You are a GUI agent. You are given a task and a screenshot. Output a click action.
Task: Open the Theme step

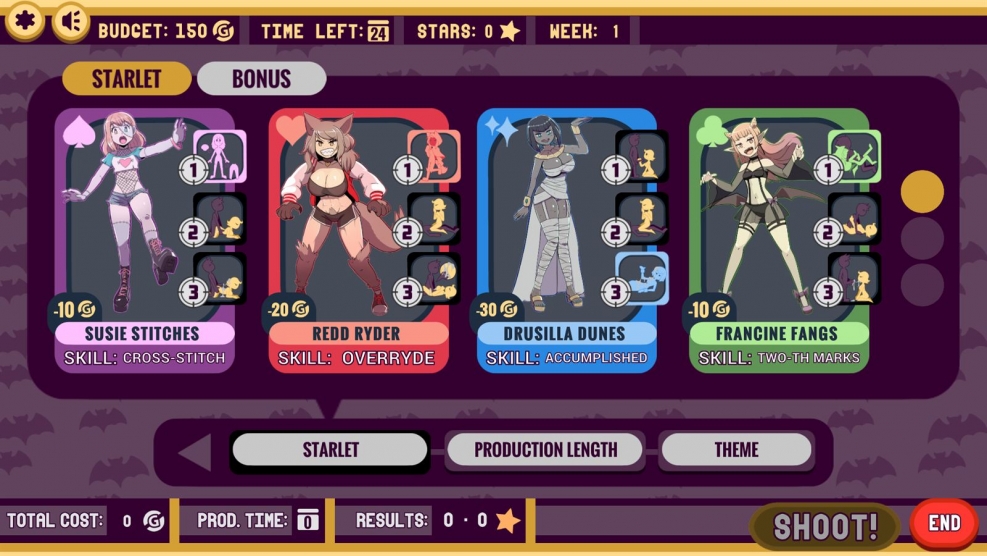tap(736, 450)
